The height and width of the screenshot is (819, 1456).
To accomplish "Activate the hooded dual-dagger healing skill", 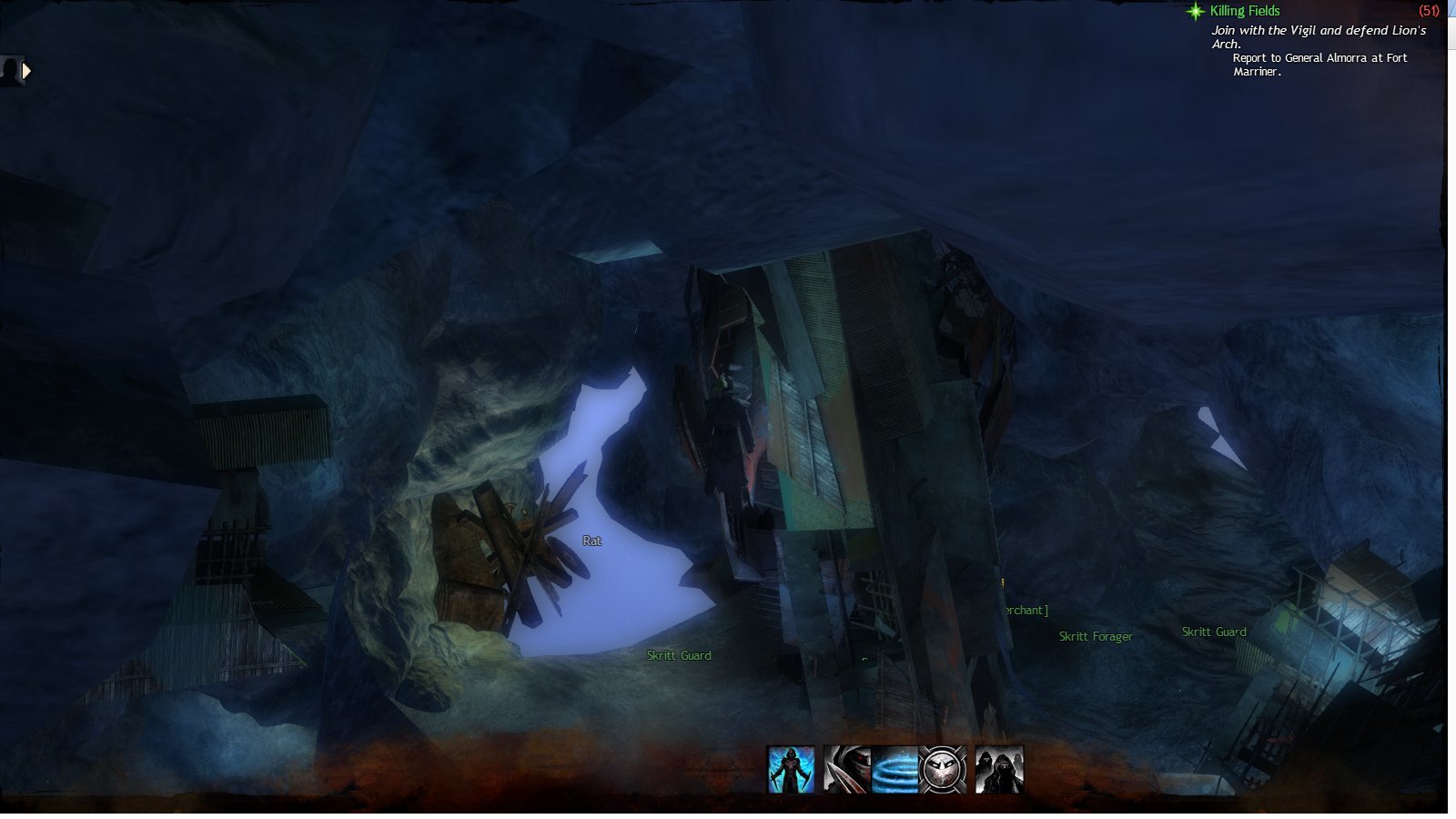I will coord(791,770).
